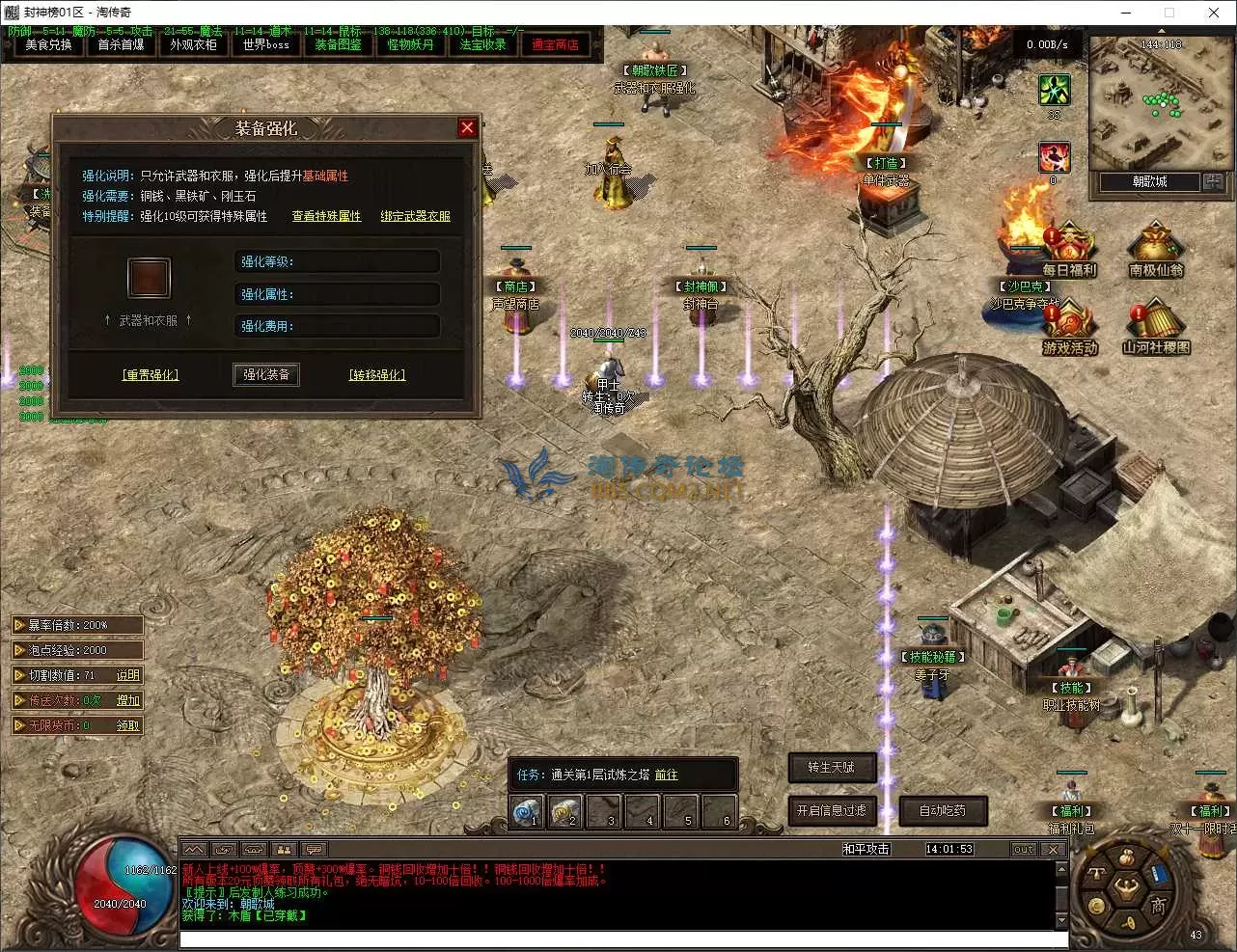This screenshot has width=1237, height=952.
Task: Click the red and blue HP/MP orb
Action: tap(119, 895)
